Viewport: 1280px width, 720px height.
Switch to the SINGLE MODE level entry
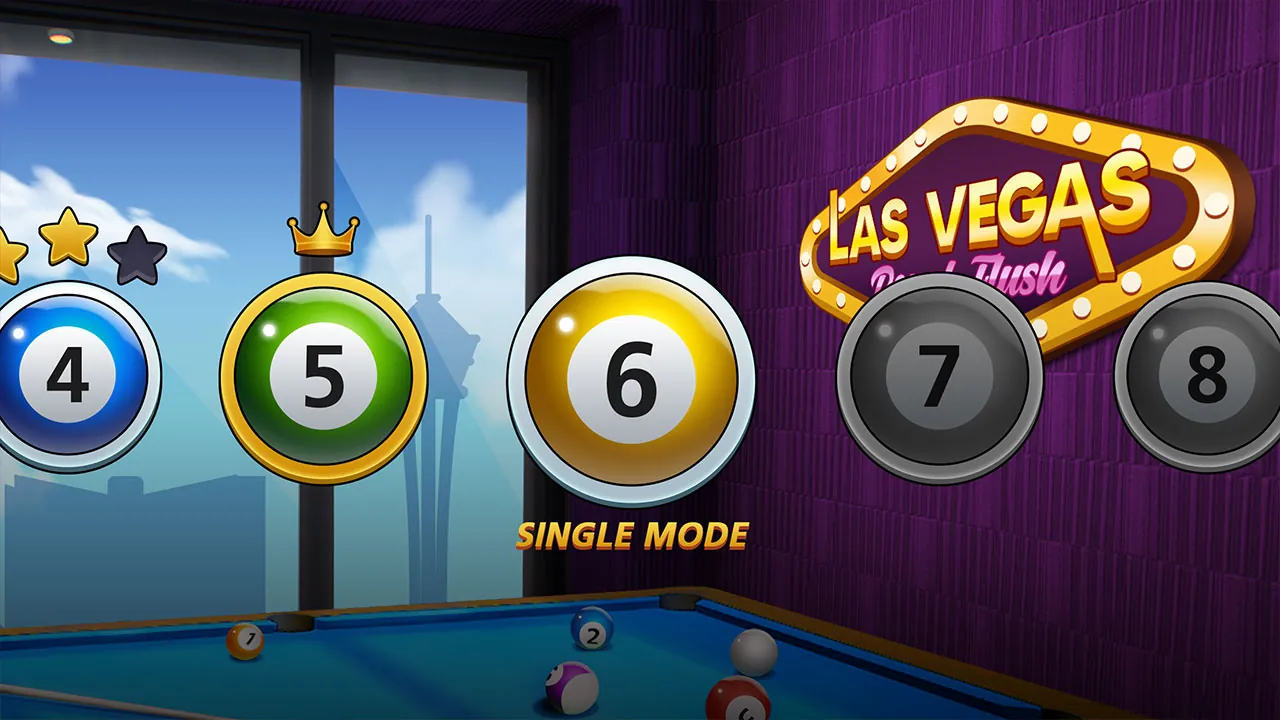[632, 537]
